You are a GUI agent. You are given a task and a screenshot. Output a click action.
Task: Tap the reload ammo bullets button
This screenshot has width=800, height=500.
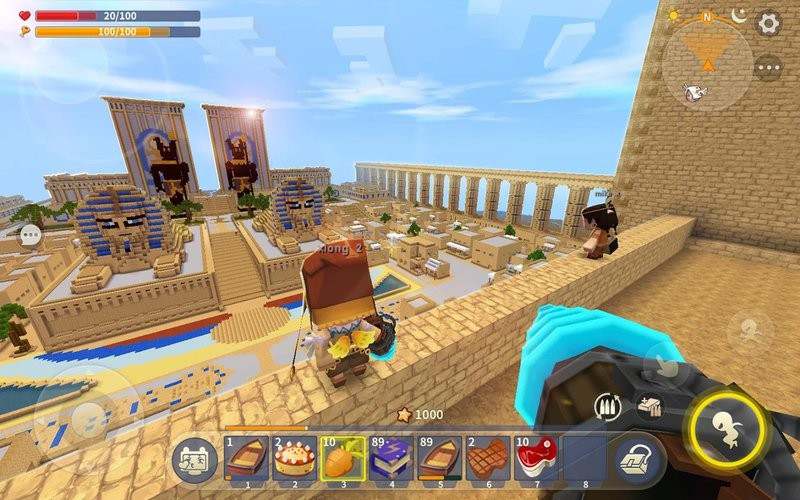click(x=609, y=406)
